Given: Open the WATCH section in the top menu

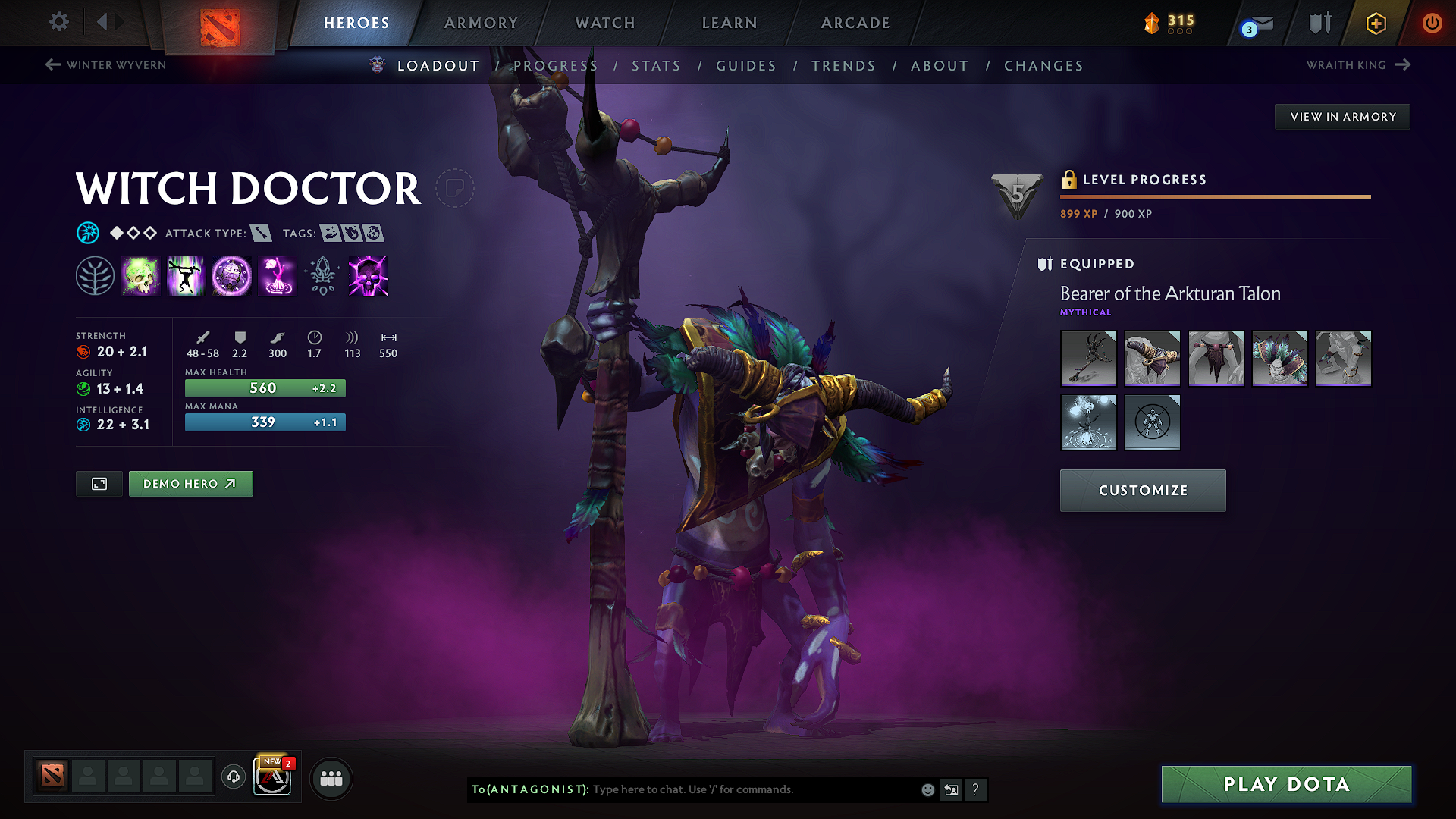Looking at the screenshot, I should [604, 22].
